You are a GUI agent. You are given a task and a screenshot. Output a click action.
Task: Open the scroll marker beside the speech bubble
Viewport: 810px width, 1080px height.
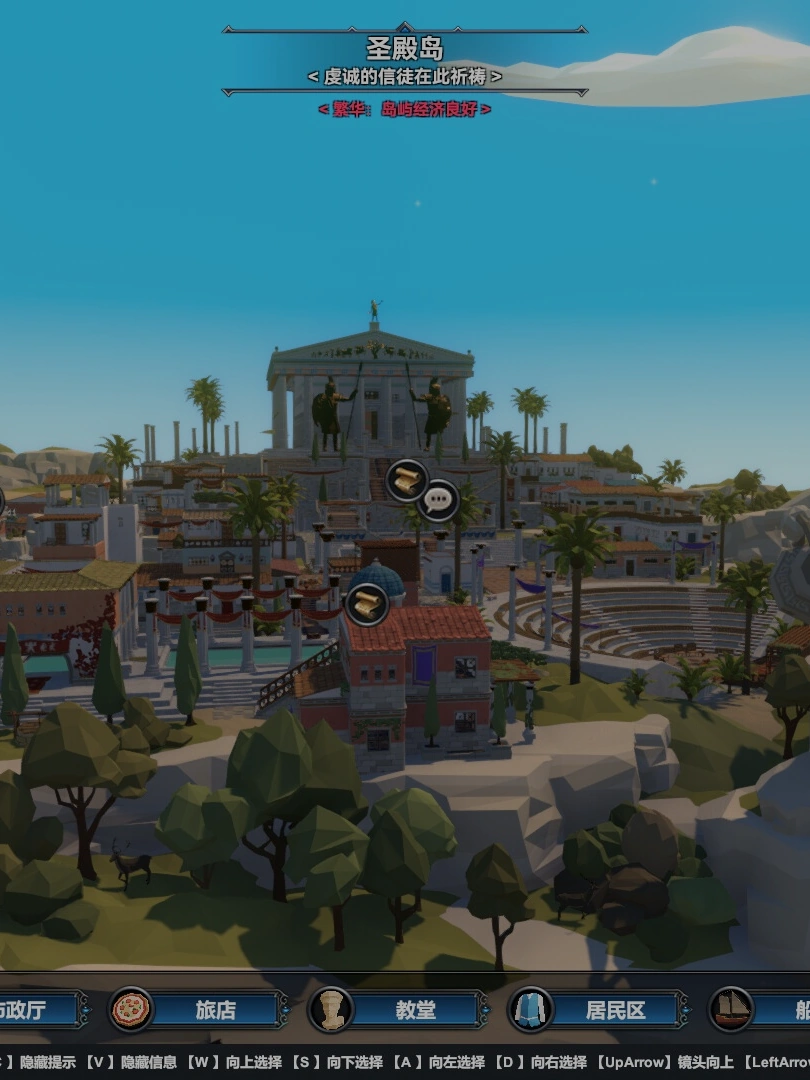point(407,480)
